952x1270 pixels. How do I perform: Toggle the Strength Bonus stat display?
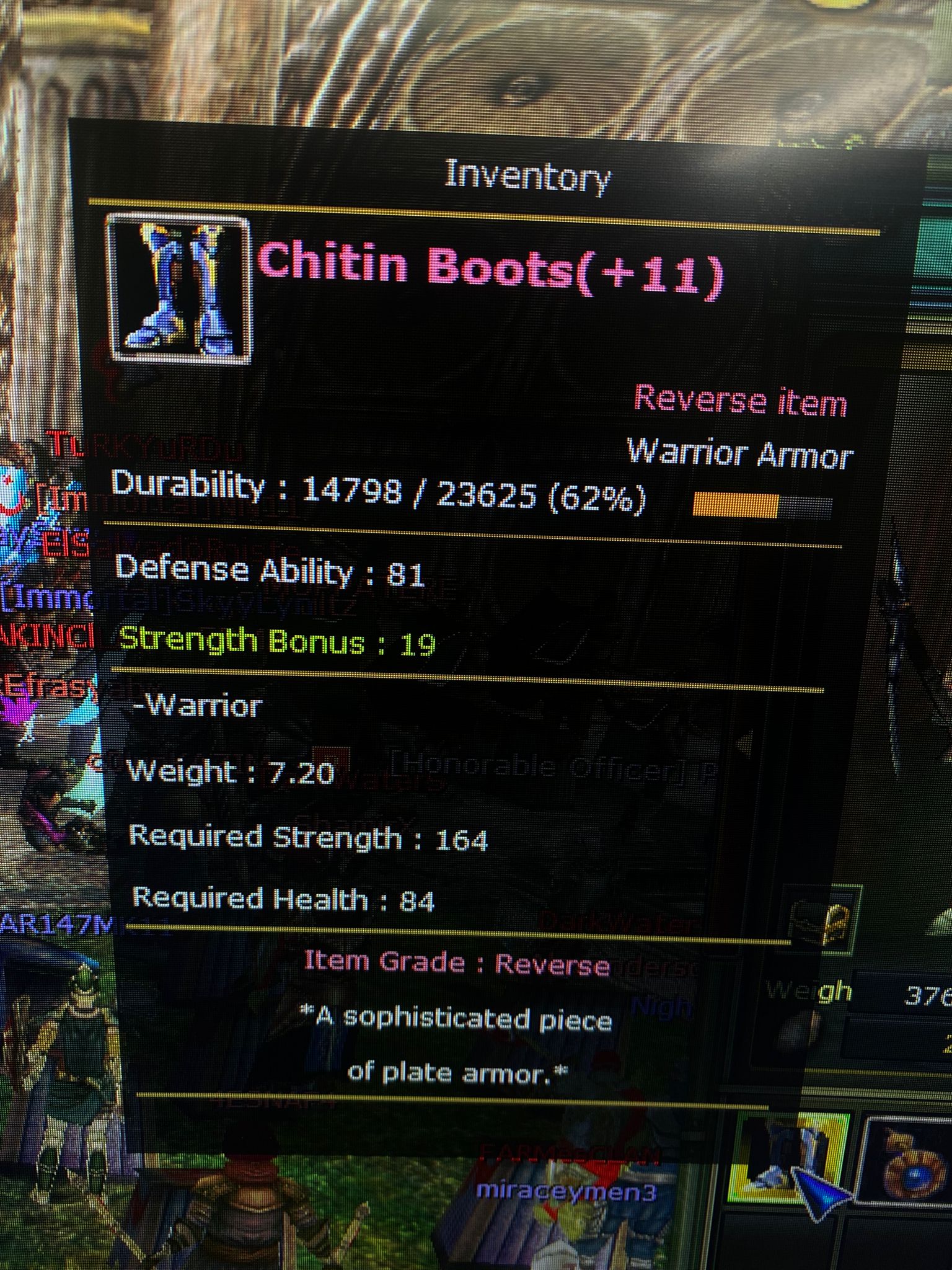tap(273, 645)
